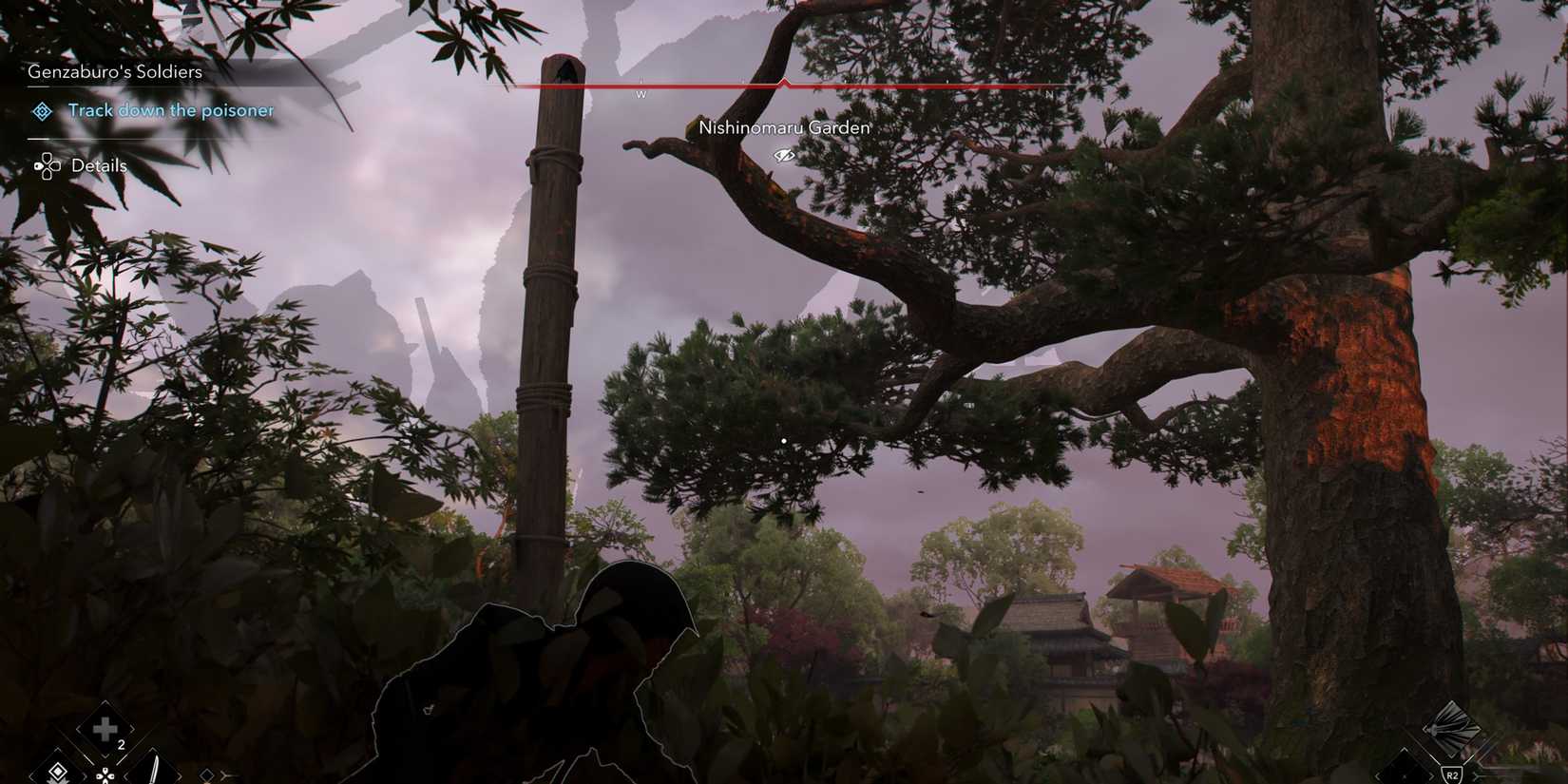Click the quest objective diamond icon
Viewport: 1568px width, 784px height.
[x=40, y=111]
